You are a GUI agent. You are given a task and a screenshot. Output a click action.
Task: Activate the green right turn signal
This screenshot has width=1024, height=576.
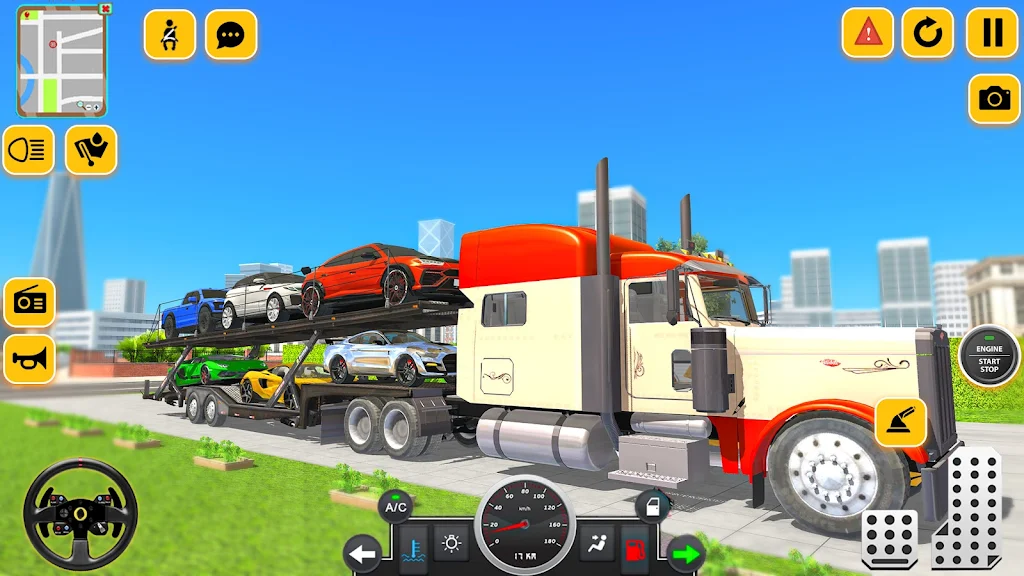point(686,553)
